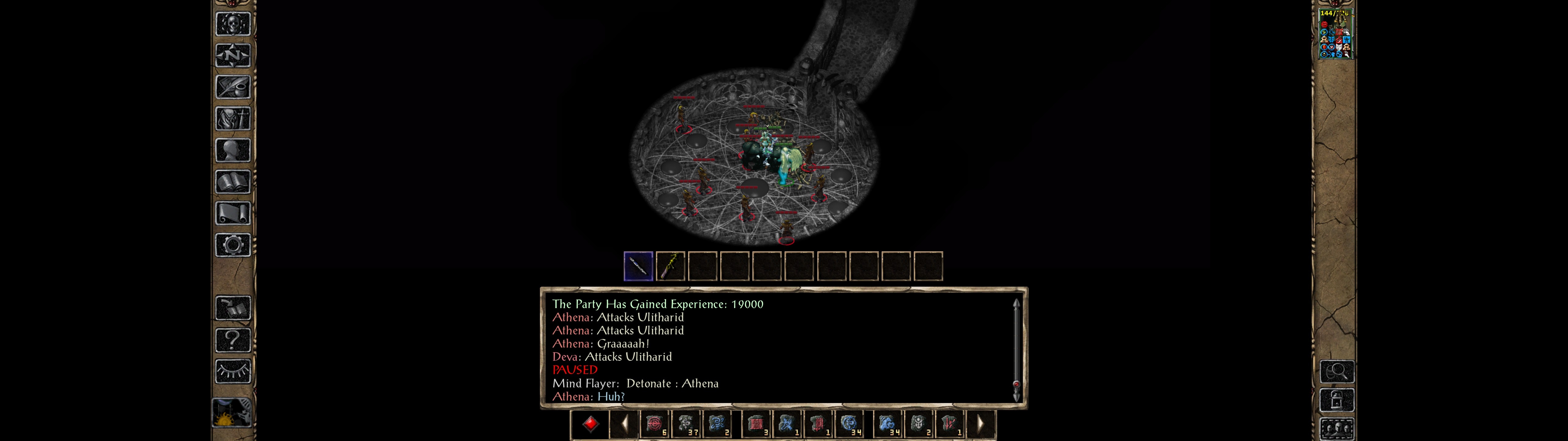Image resolution: width=1568 pixels, height=441 pixels.
Task: Click the red gem button on the action bar
Action: coord(590,423)
